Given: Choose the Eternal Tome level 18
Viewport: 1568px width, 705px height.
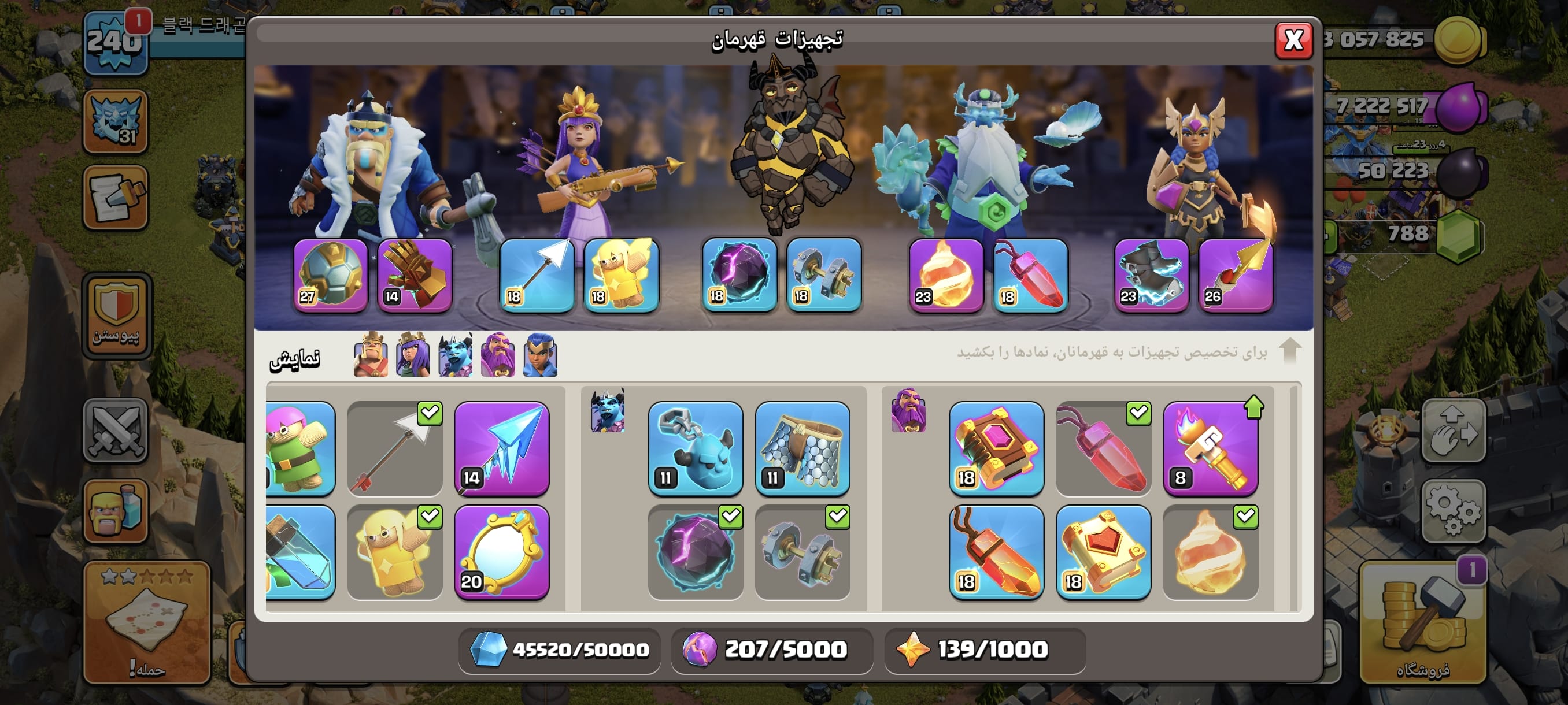Looking at the screenshot, I should 996,449.
